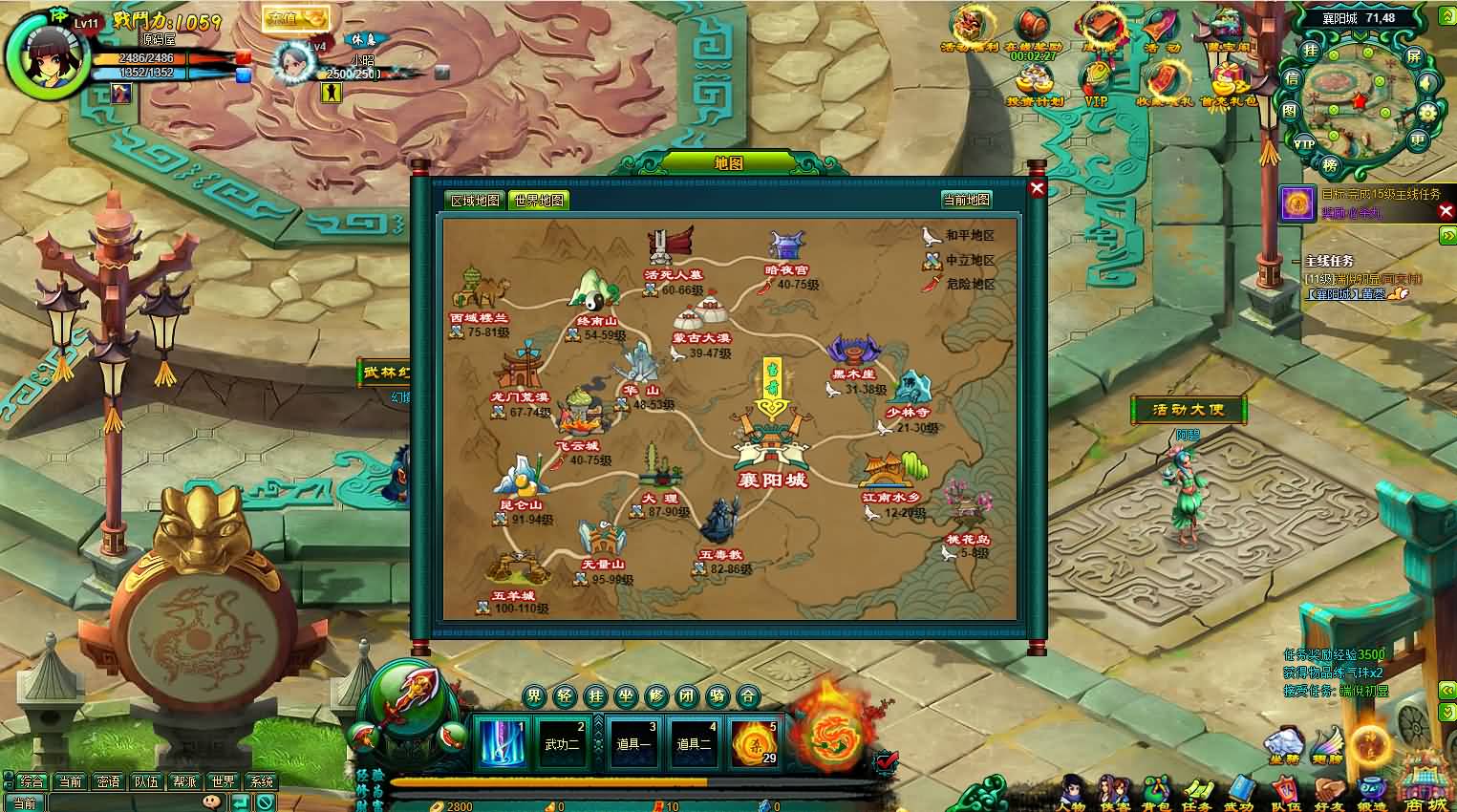Toggle the 挂 hang-up button beside the minimap

pyautogui.click(x=1310, y=53)
